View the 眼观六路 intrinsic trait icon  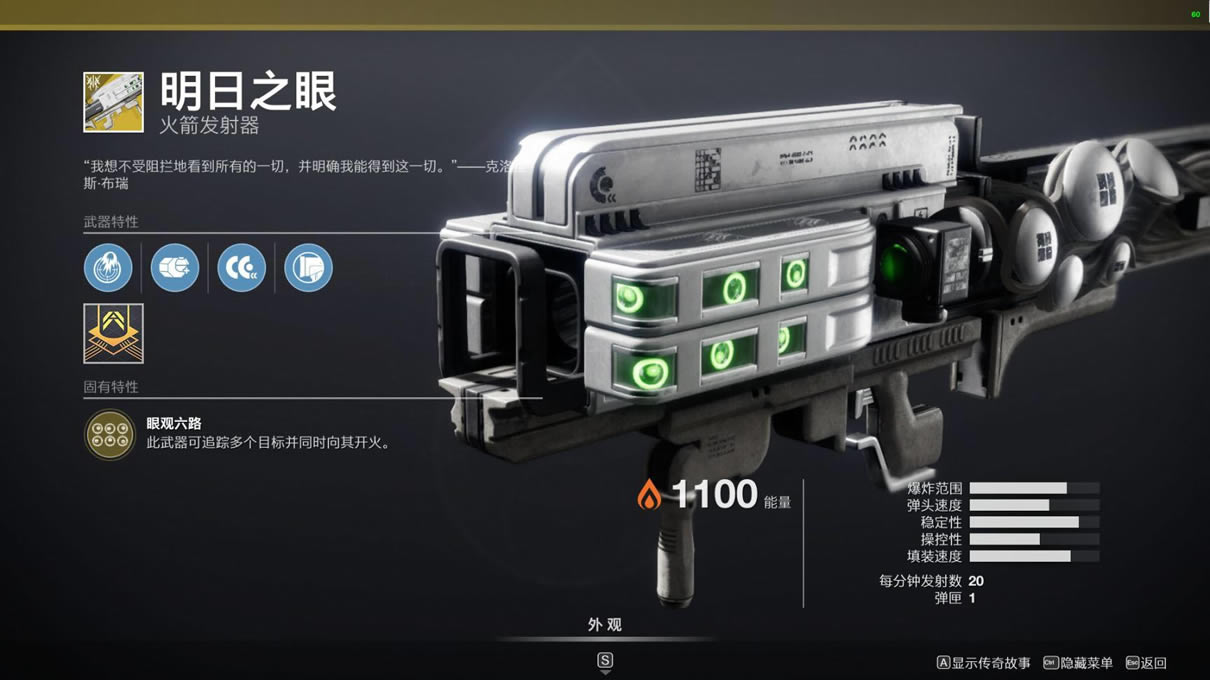click(110, 434)
